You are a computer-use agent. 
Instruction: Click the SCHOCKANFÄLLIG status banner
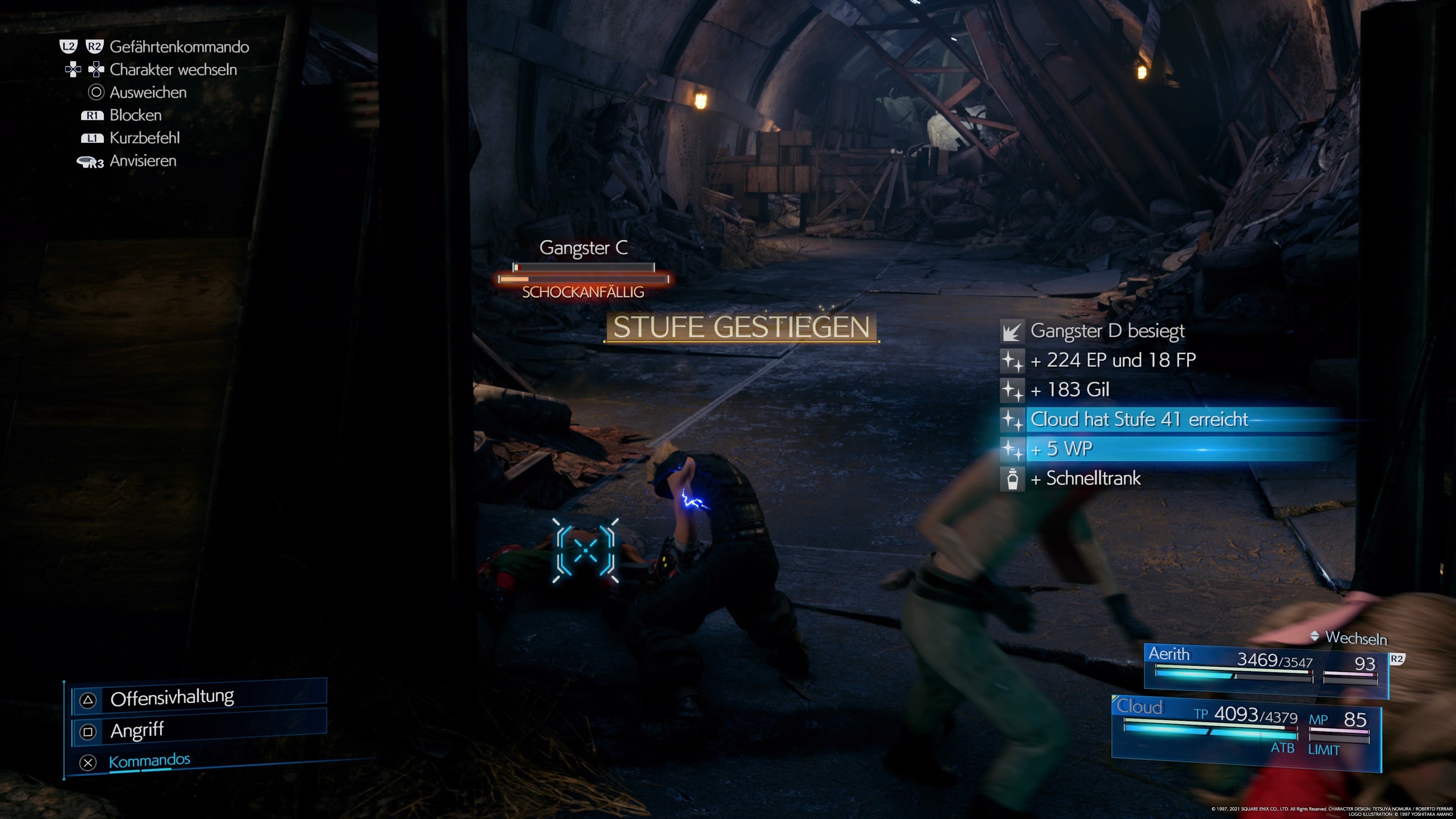[583, 292]
